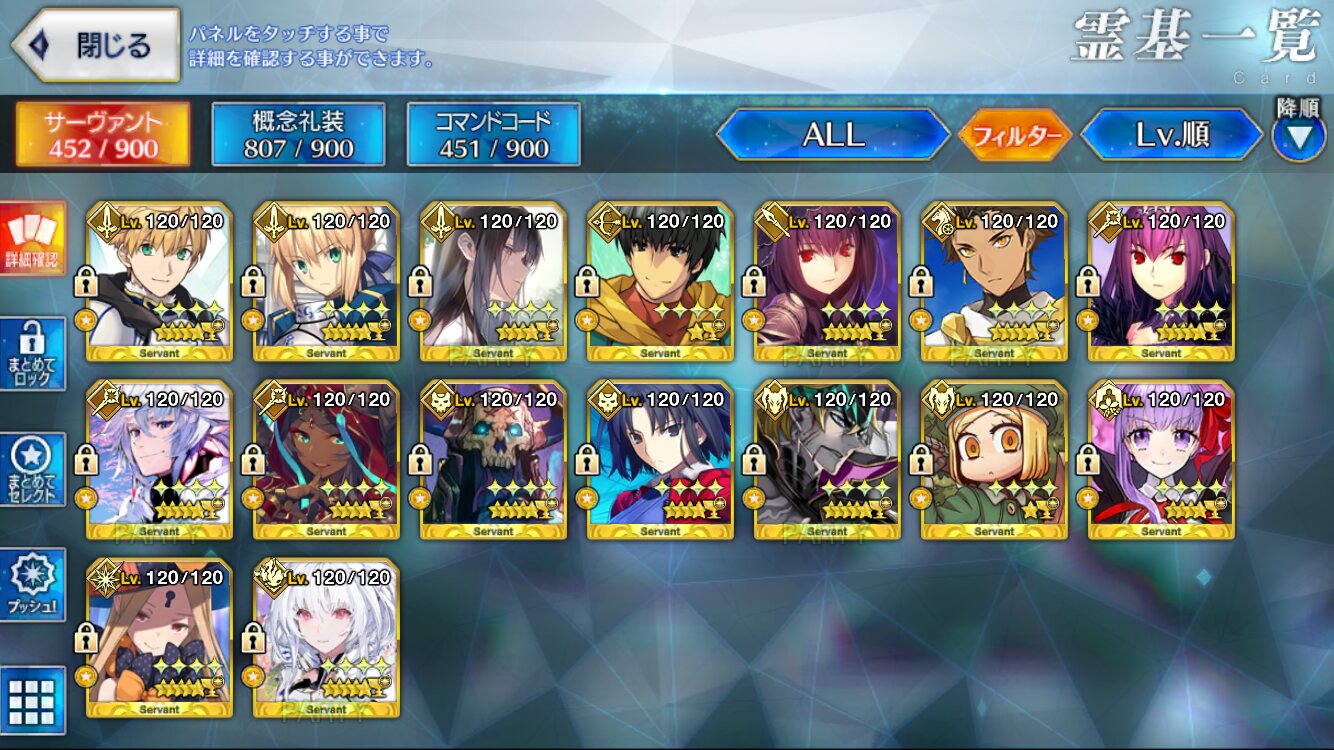Open the white-haired red-eyed servant card
Screen dimensions: 1334x750
(x=326, y=638)
